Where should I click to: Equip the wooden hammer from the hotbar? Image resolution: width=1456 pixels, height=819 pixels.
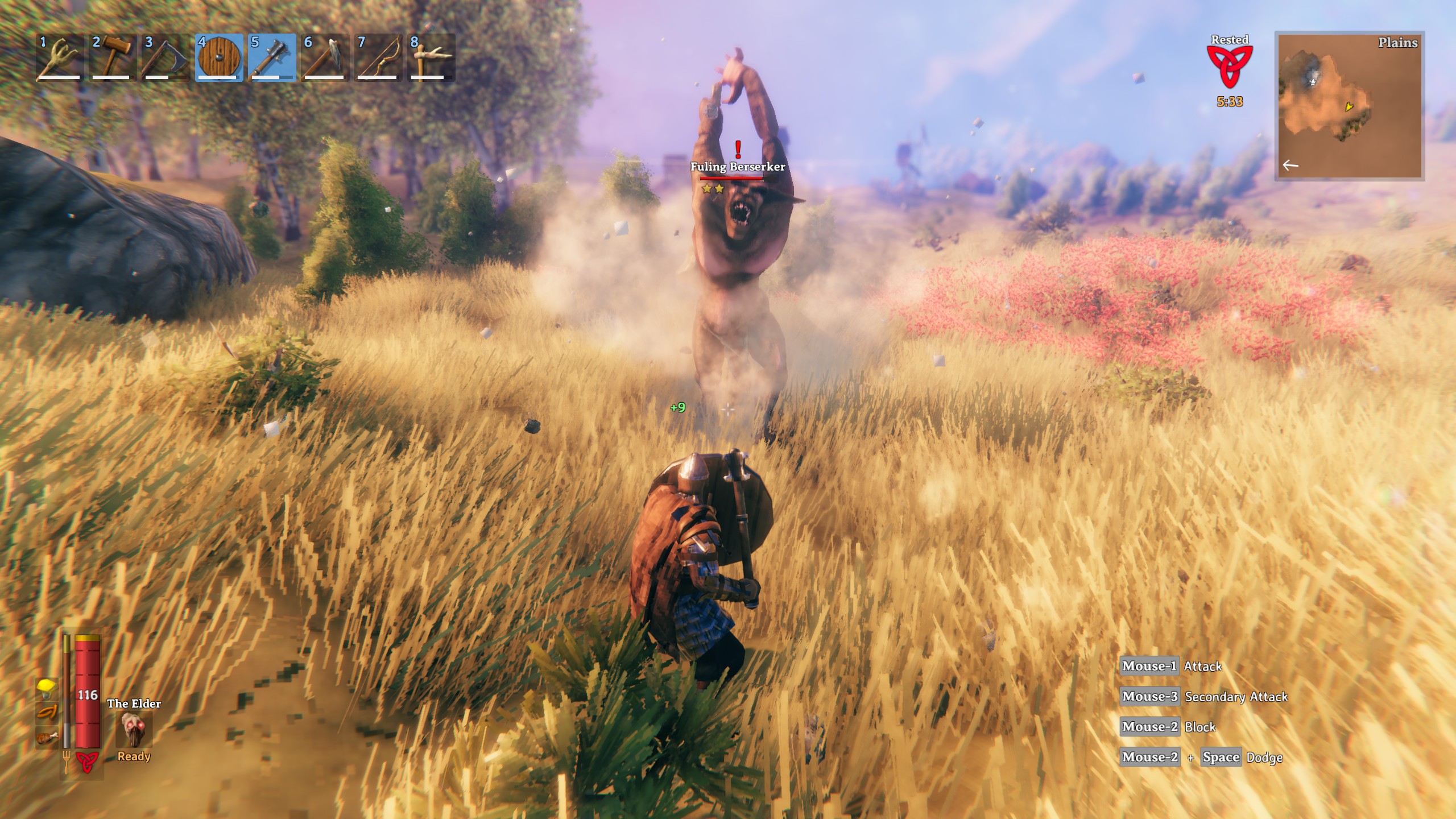(112, 58)
